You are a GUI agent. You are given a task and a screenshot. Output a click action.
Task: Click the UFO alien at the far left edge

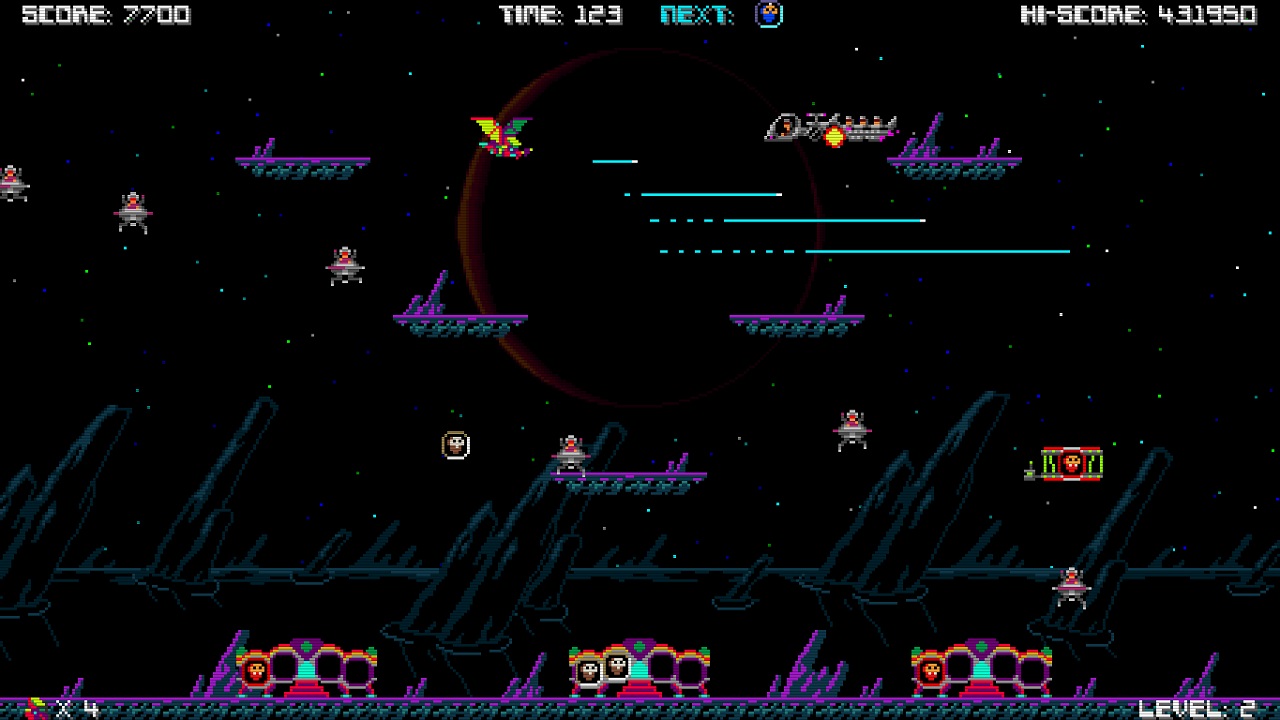10,182
